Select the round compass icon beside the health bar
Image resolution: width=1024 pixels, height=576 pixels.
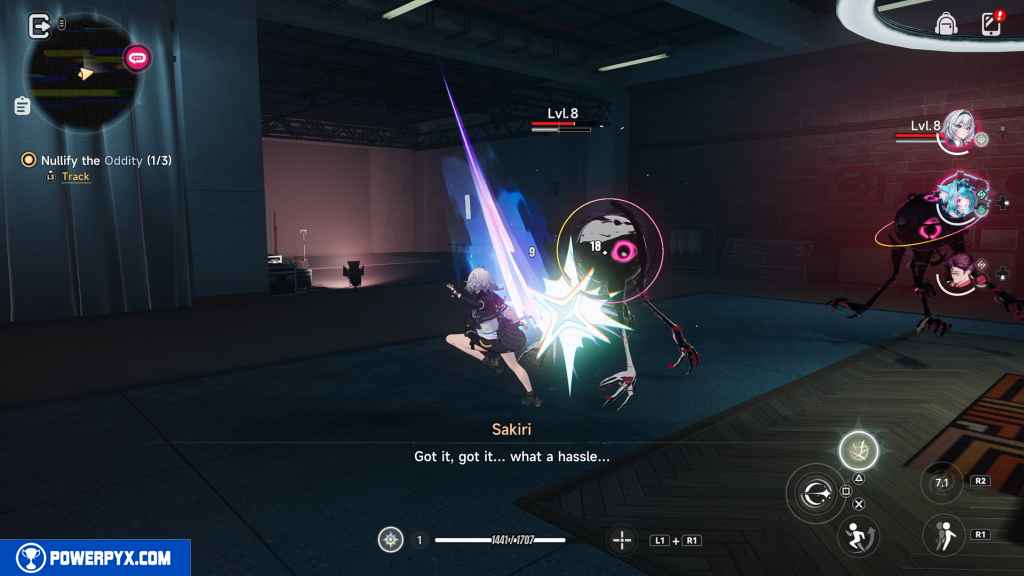pyautogui.click(x=390, y=540)
